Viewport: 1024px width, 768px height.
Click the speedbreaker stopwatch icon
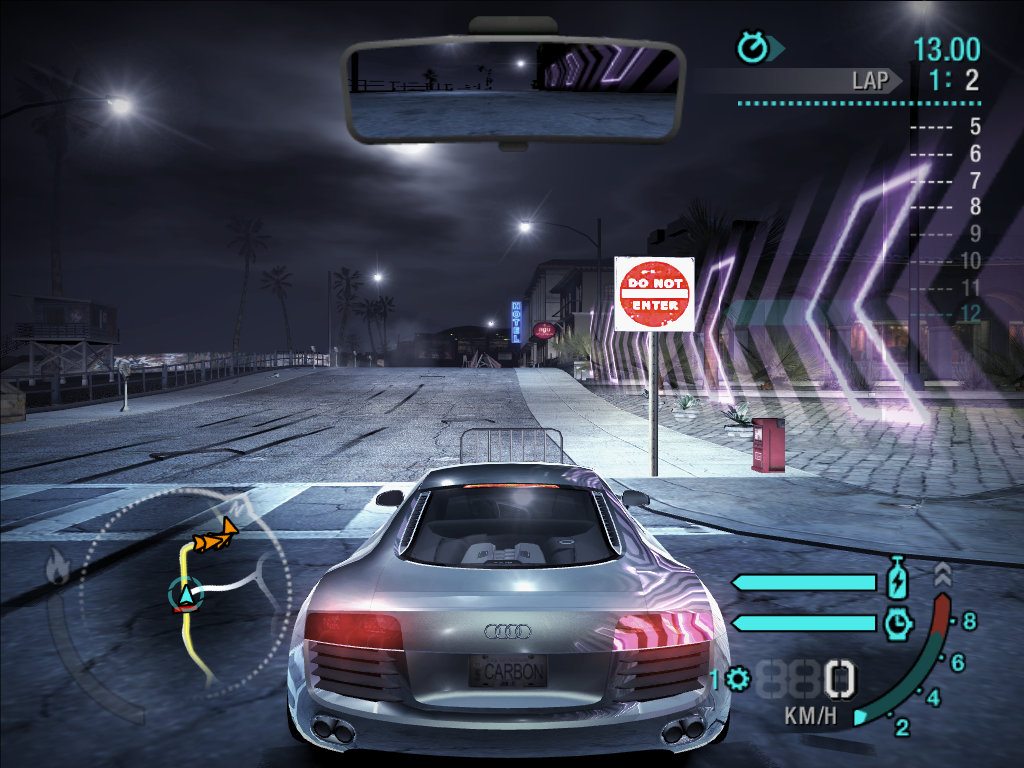tap(897, 623)
